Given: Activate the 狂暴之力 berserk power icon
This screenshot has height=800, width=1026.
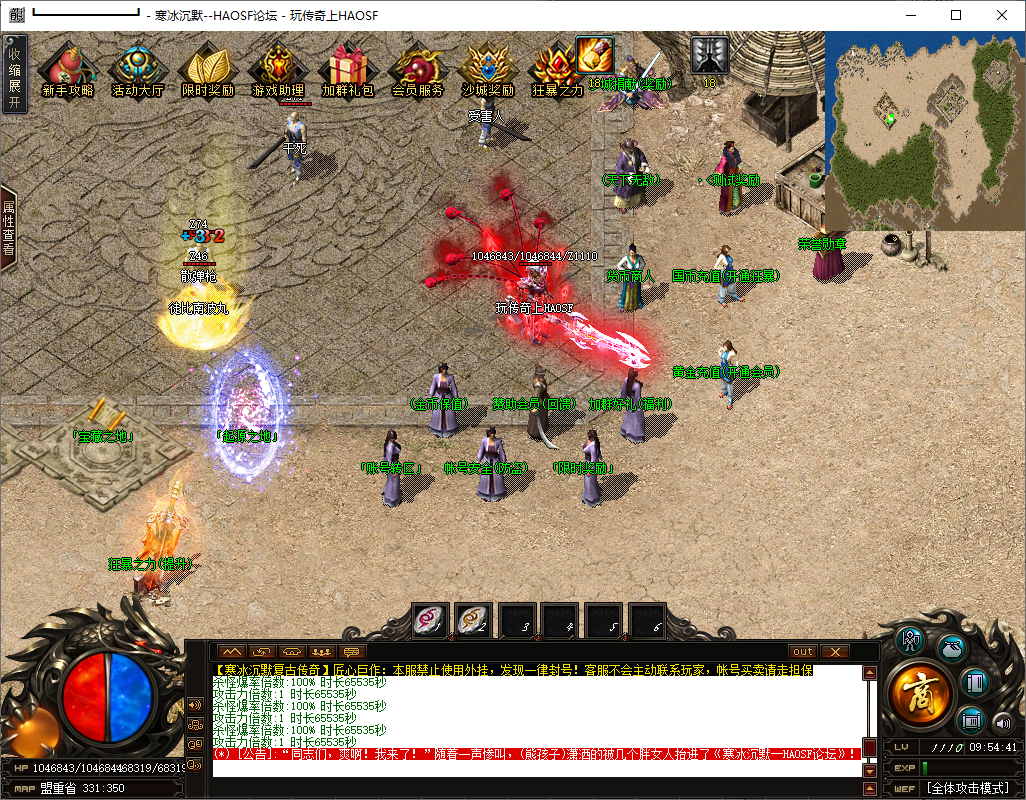Looking at the screenshot, I should [557, 68].
